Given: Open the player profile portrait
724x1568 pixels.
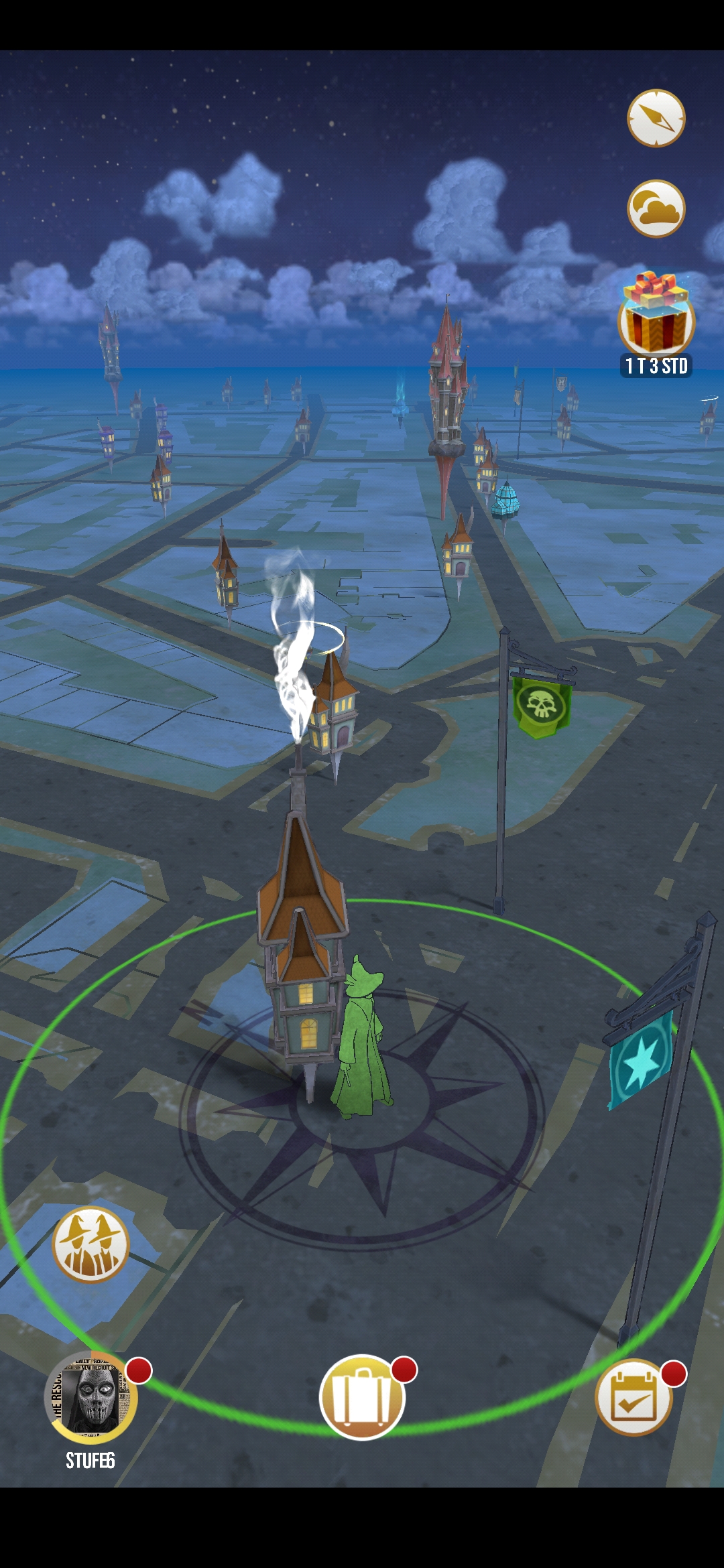Looking at the screenshot, I should pos(91,1398).
